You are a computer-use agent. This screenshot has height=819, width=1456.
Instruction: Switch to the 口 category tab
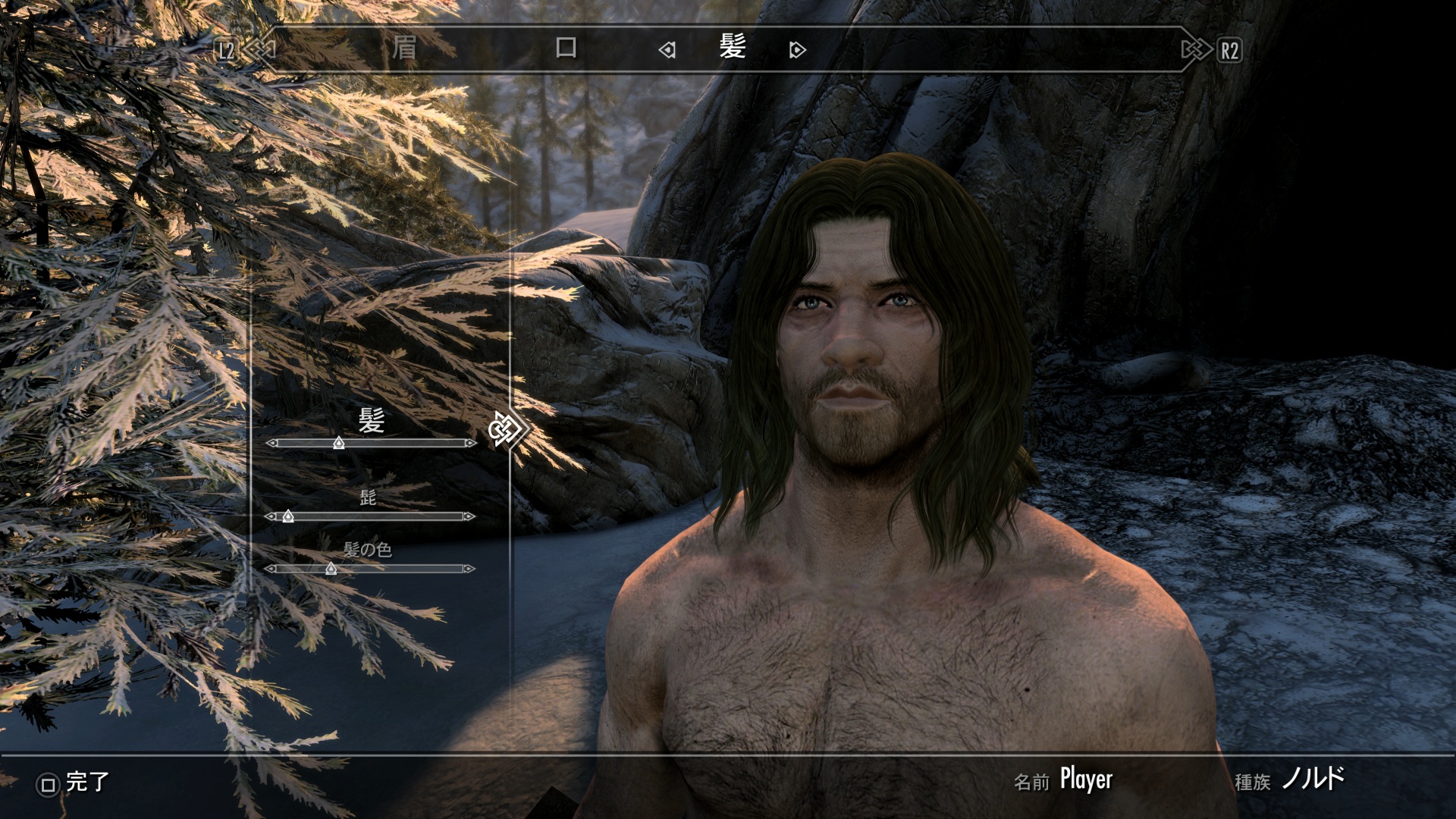coord(566,49)
